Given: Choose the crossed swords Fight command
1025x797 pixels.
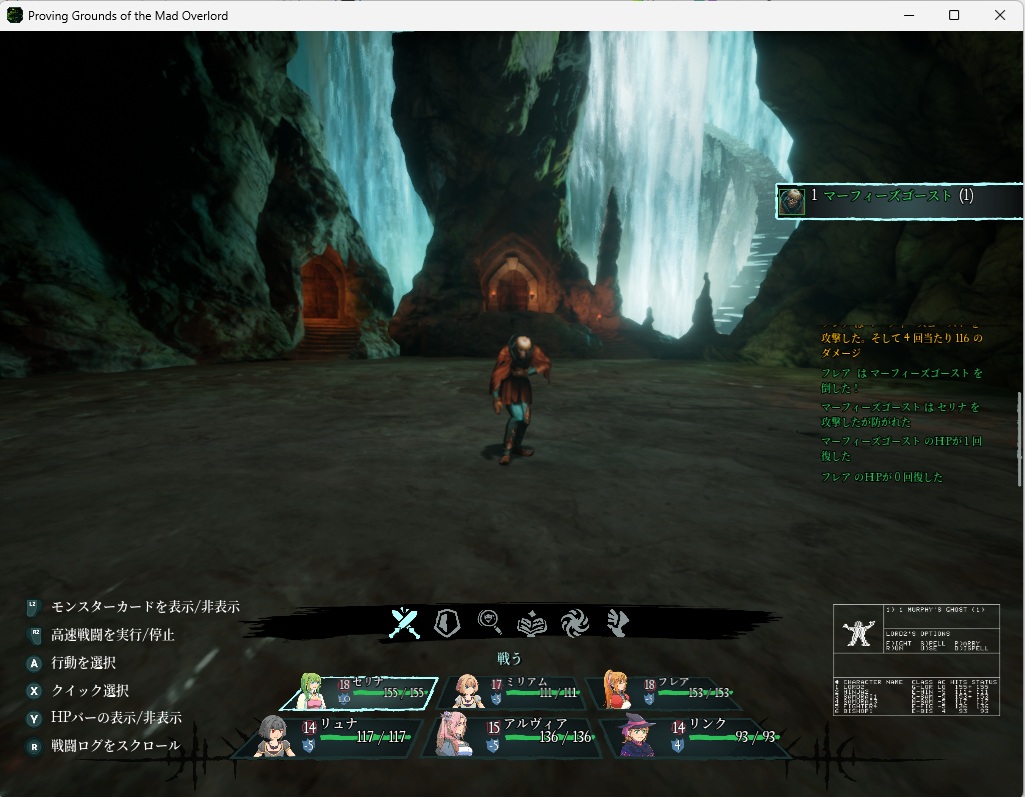Looking at the screenshot, I should (404, 623).
